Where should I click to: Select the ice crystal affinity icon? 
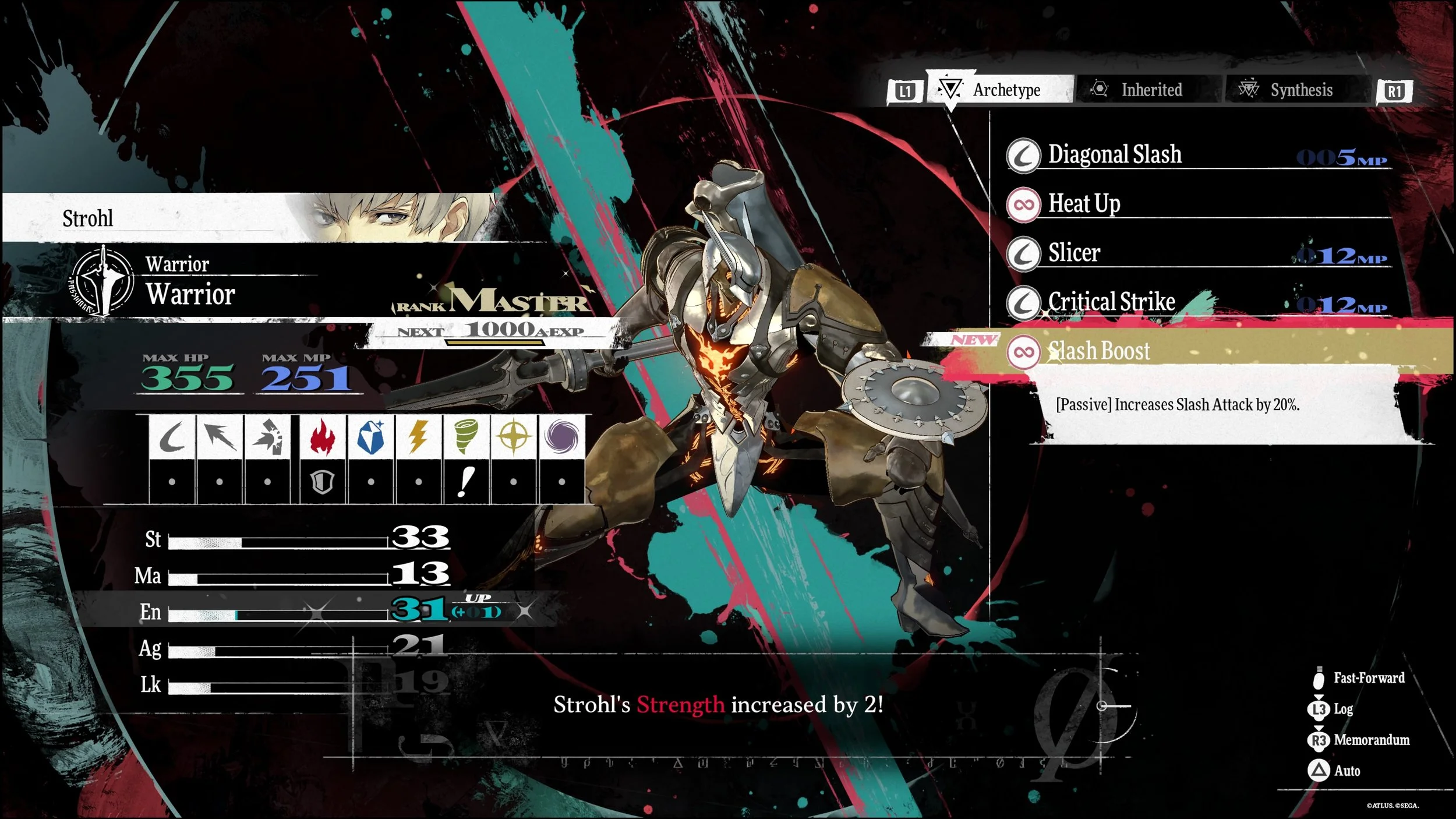[370, 437]
